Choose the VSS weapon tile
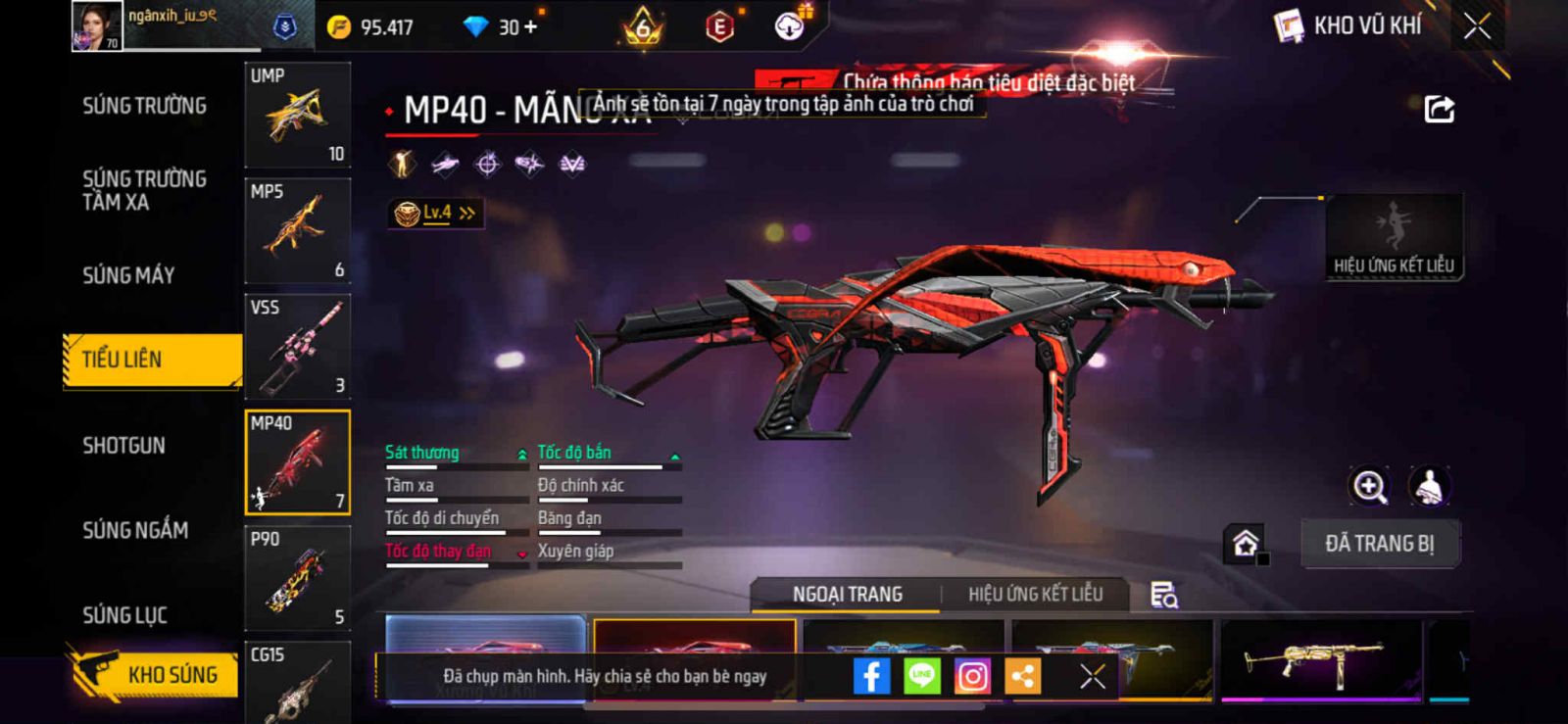1568x724 pixels. 297,347
